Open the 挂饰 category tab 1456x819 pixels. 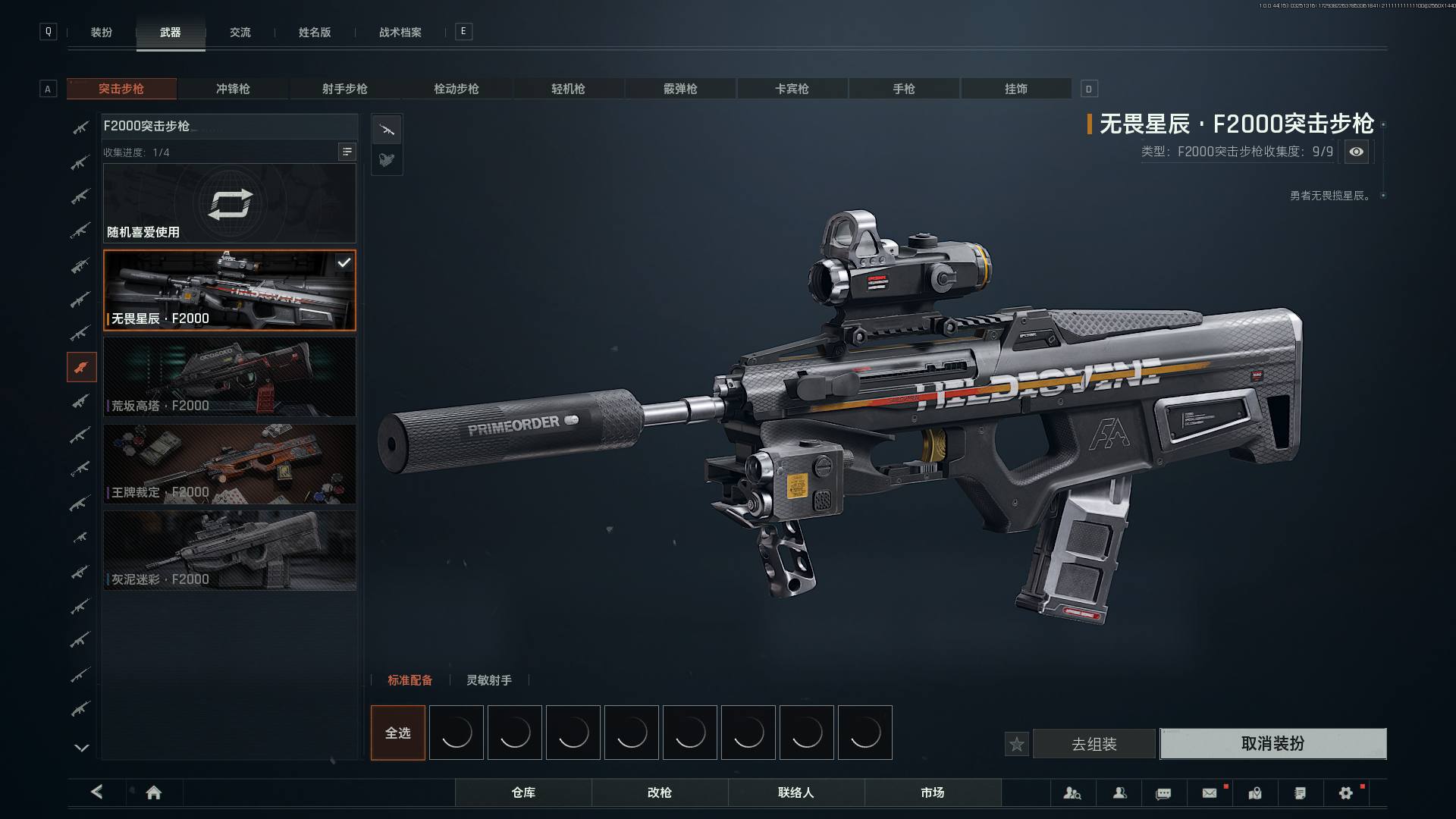[1015, 89]
